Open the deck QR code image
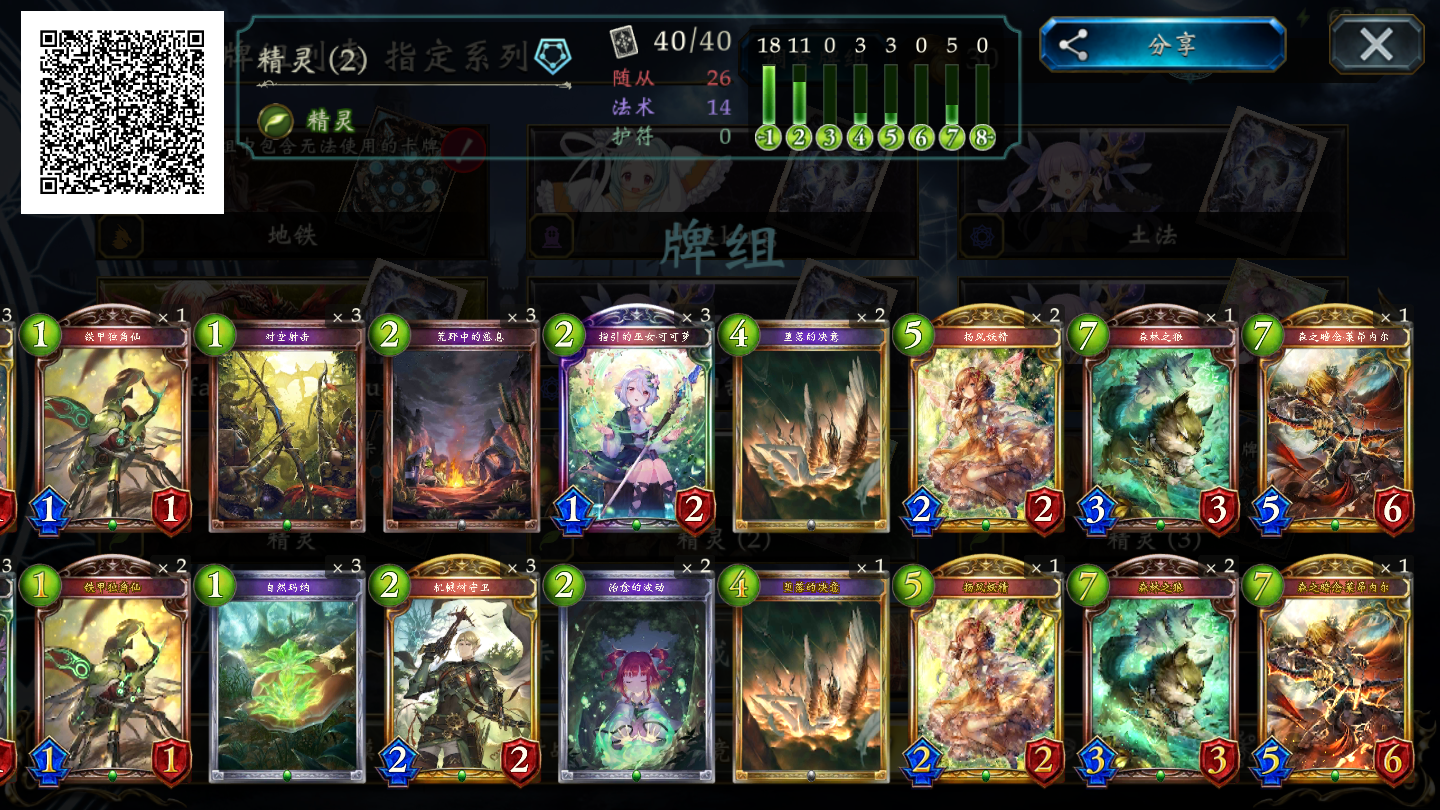 (122, 112)
